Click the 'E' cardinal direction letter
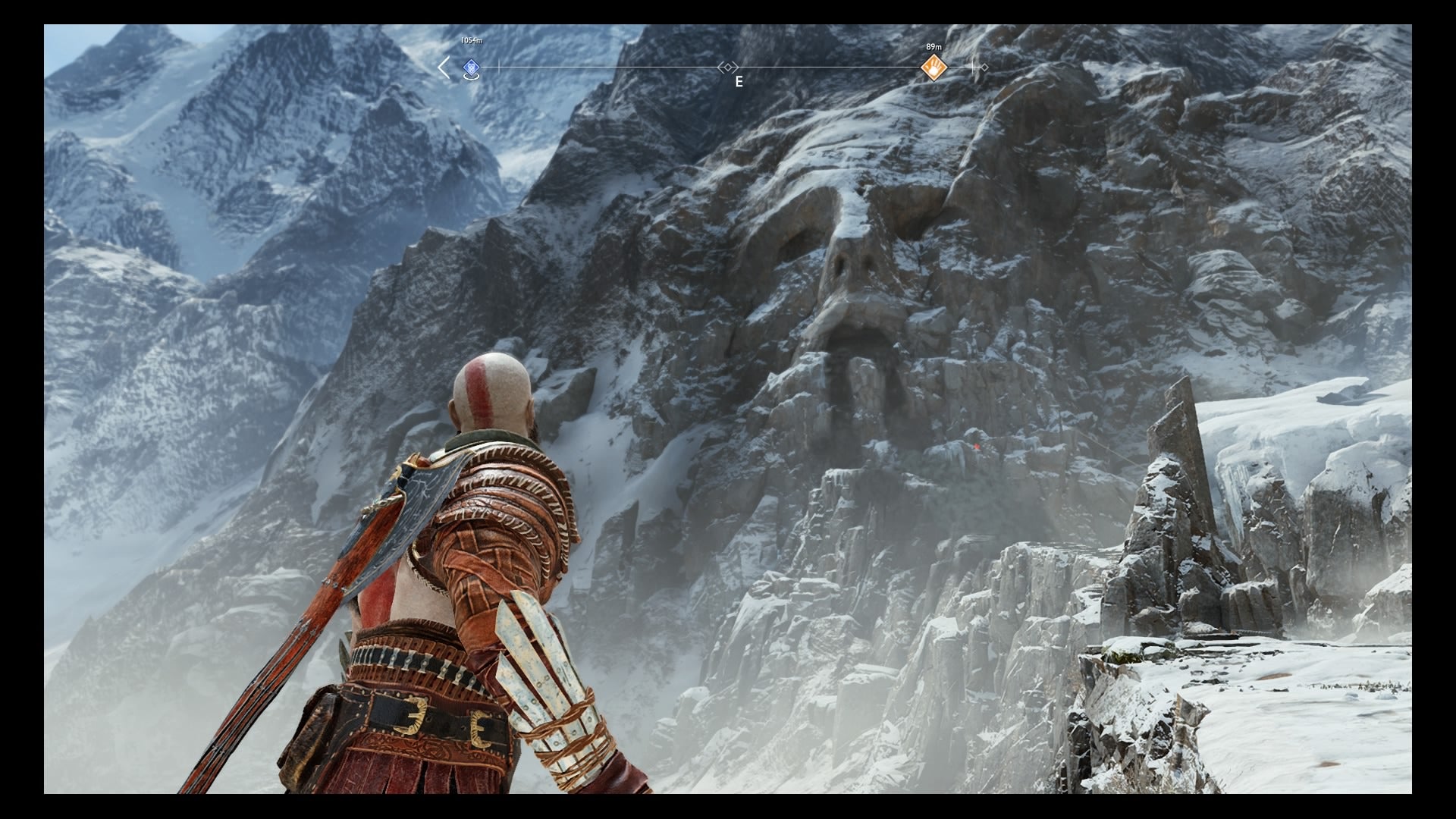The width and height of the screenshot is (1456, 819). (x=739, y=83)
